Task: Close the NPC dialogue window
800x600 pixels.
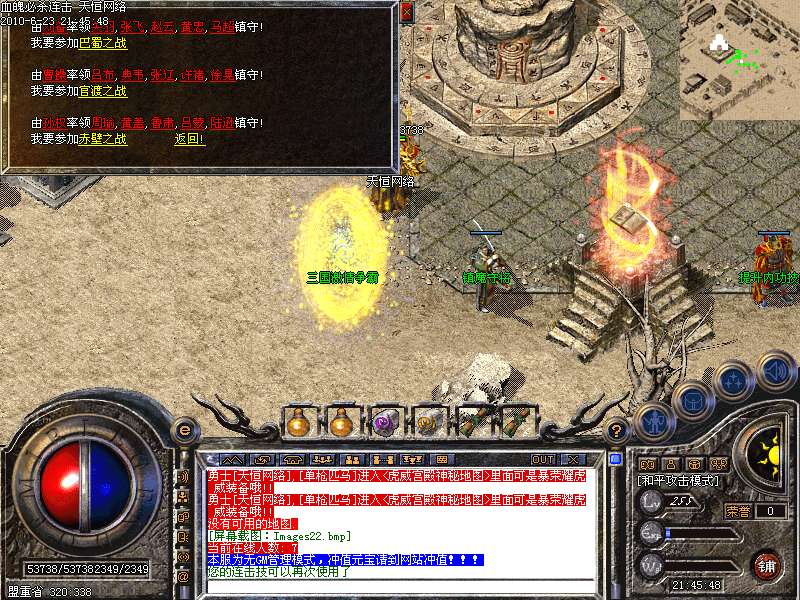Action: pyautogui.click(x=406, y=13)
